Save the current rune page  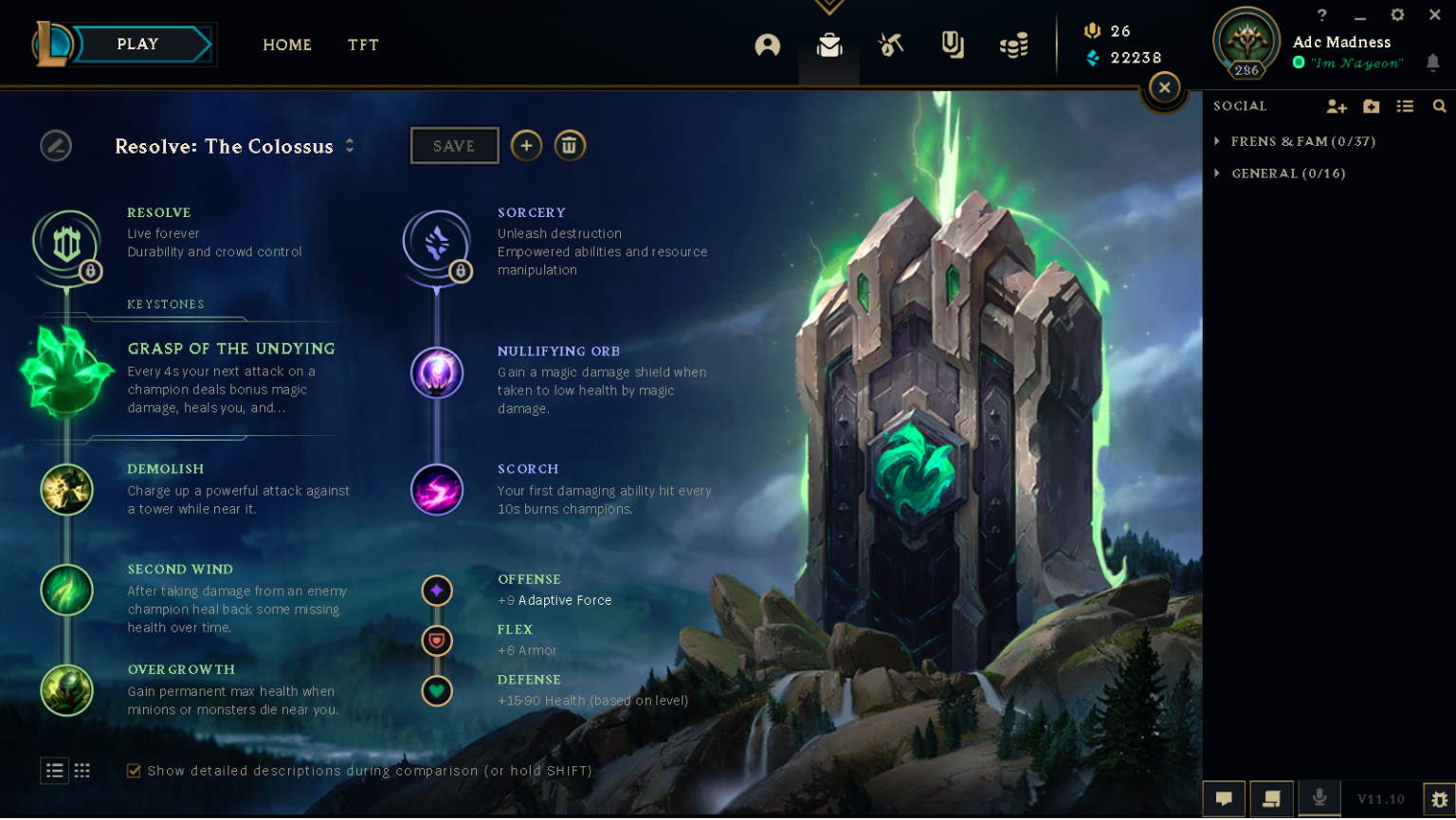coord(454,145)
